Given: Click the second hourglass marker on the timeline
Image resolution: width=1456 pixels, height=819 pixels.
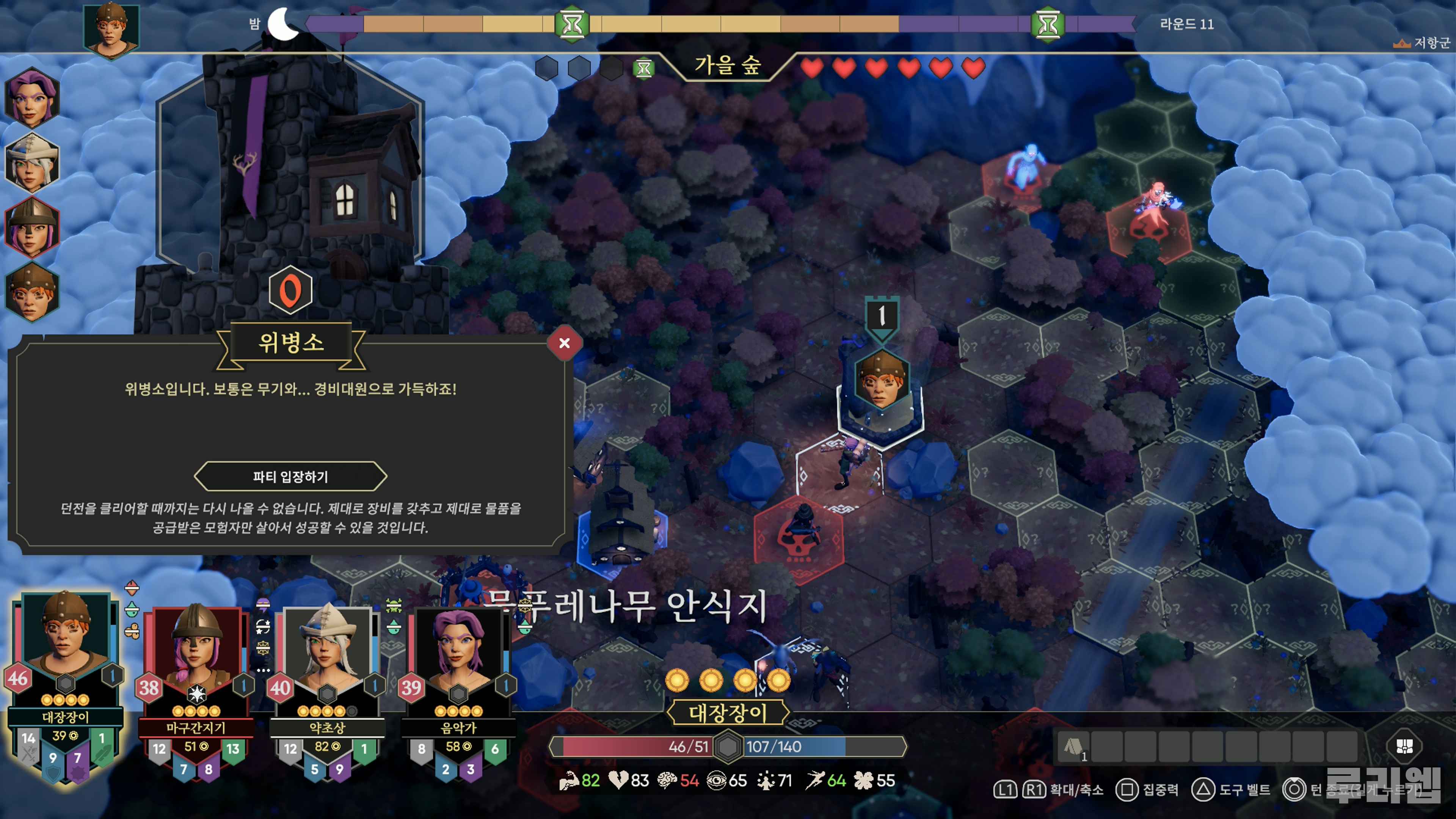Looking at the screenshot, I should [1048, 24].
